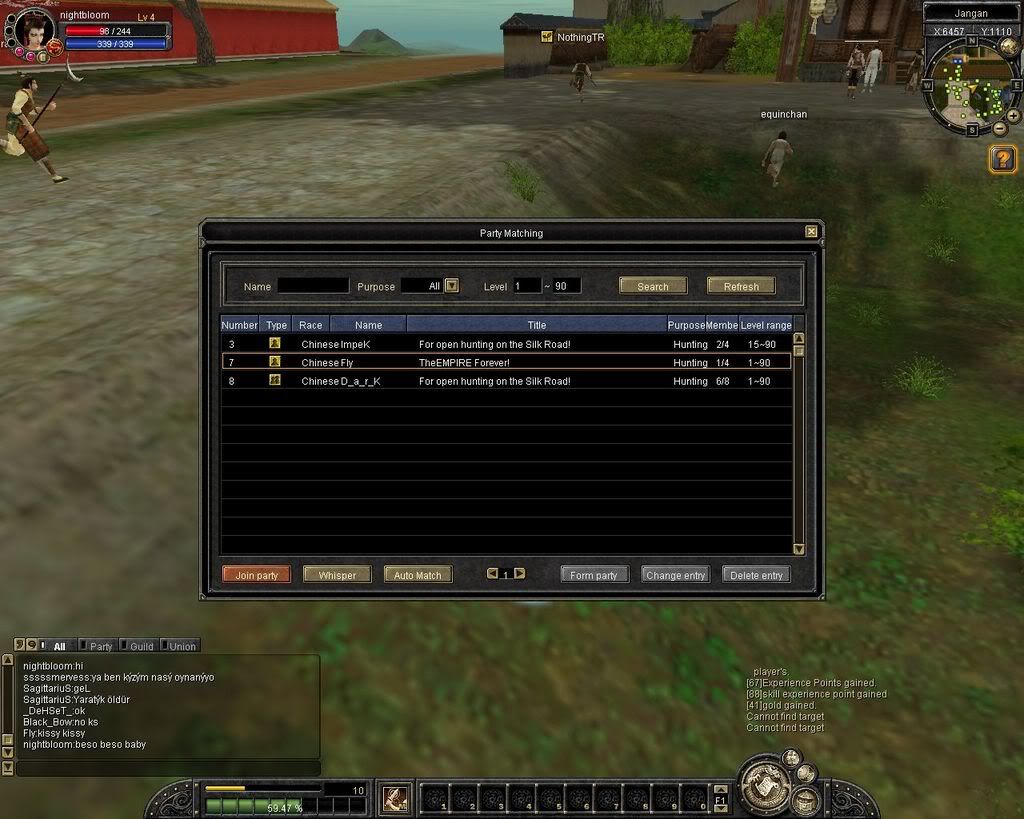Click the Delete entry button

pos(757,575)
